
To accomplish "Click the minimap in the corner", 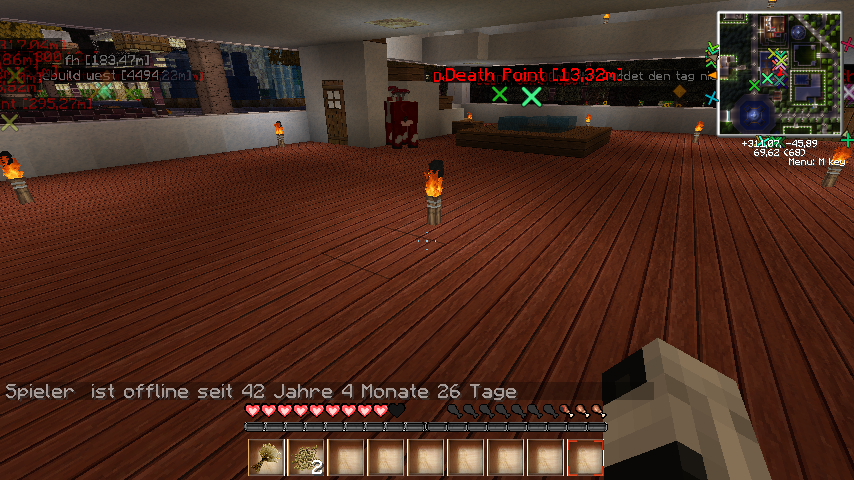I will pyautogui.click(x=779, y=73).
